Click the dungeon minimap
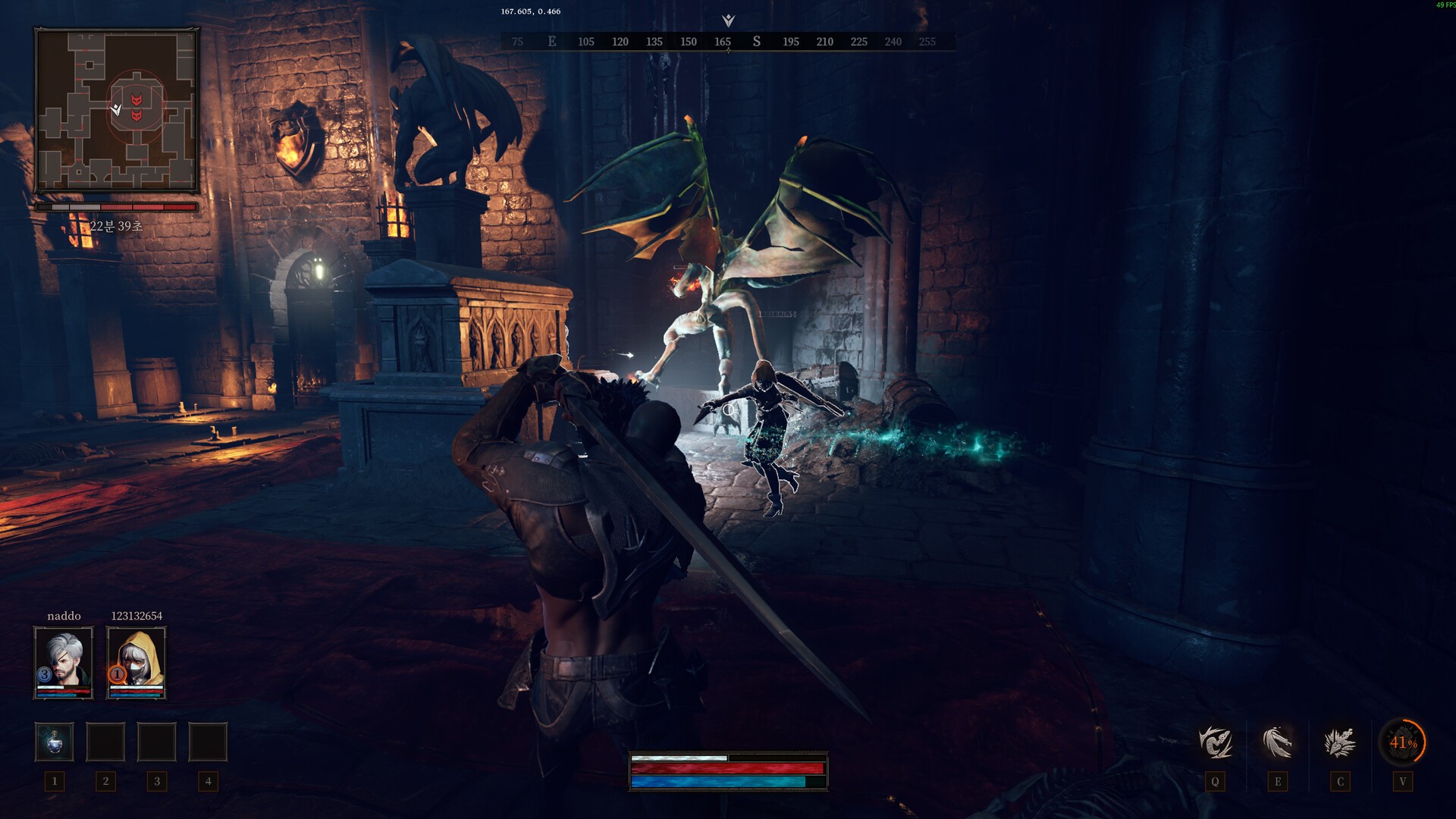This screenshot has height=819, width=1456. [117, 110]
